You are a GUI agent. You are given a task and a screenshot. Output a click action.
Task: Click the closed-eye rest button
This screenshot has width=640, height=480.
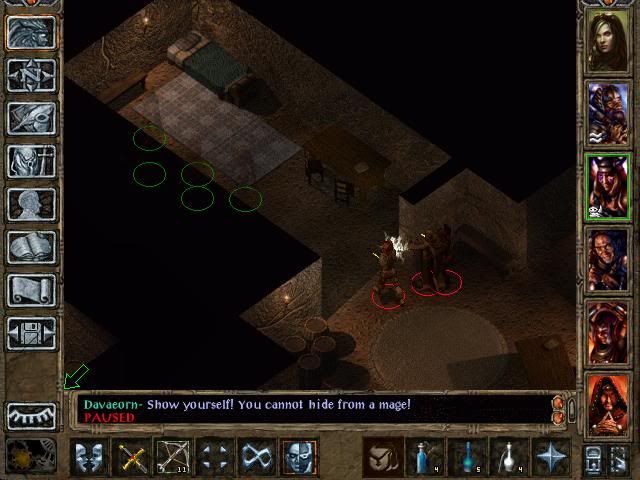pyautogui.click(x=31, y=414)
